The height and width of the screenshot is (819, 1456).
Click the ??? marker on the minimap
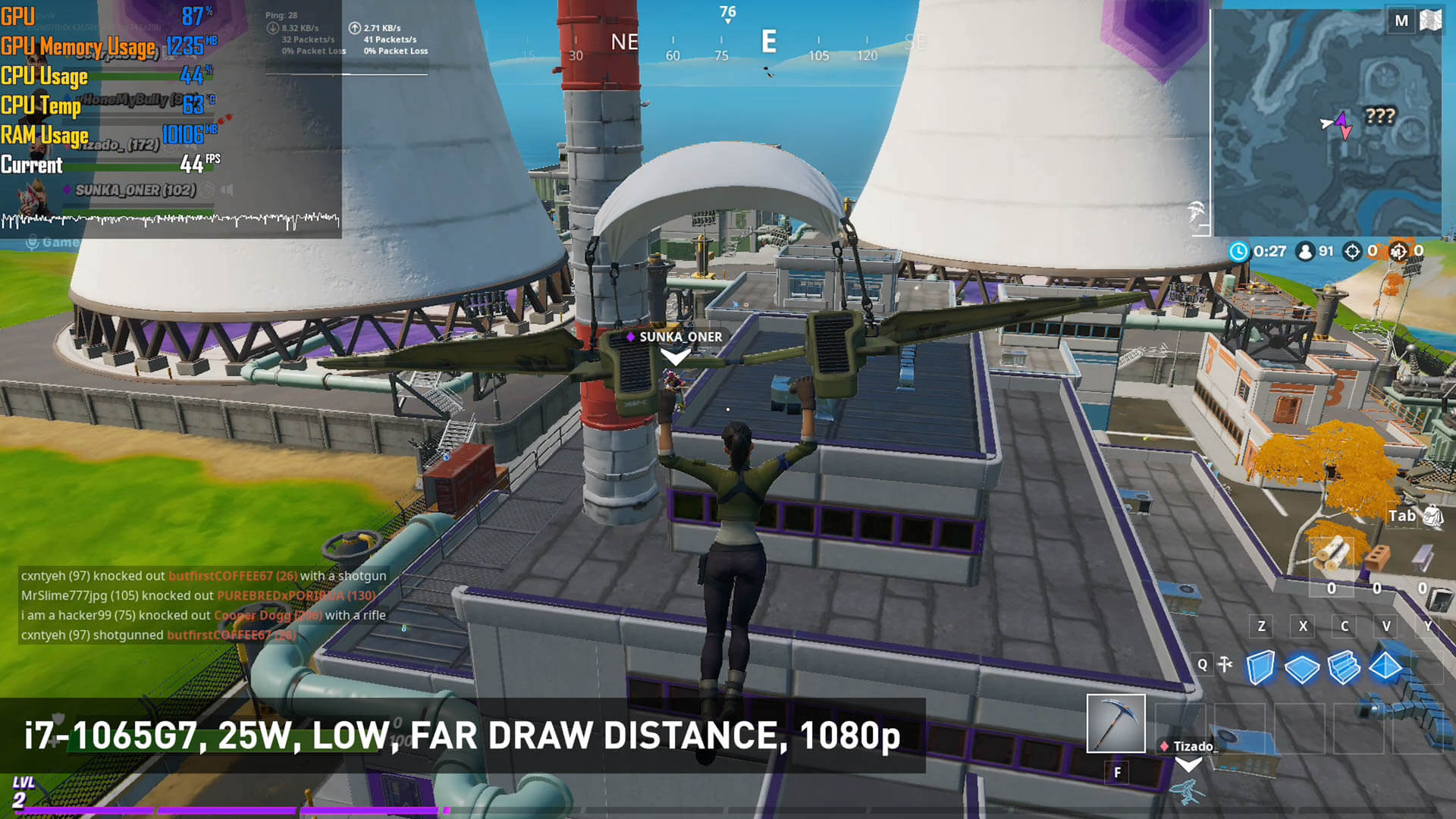1379,116
